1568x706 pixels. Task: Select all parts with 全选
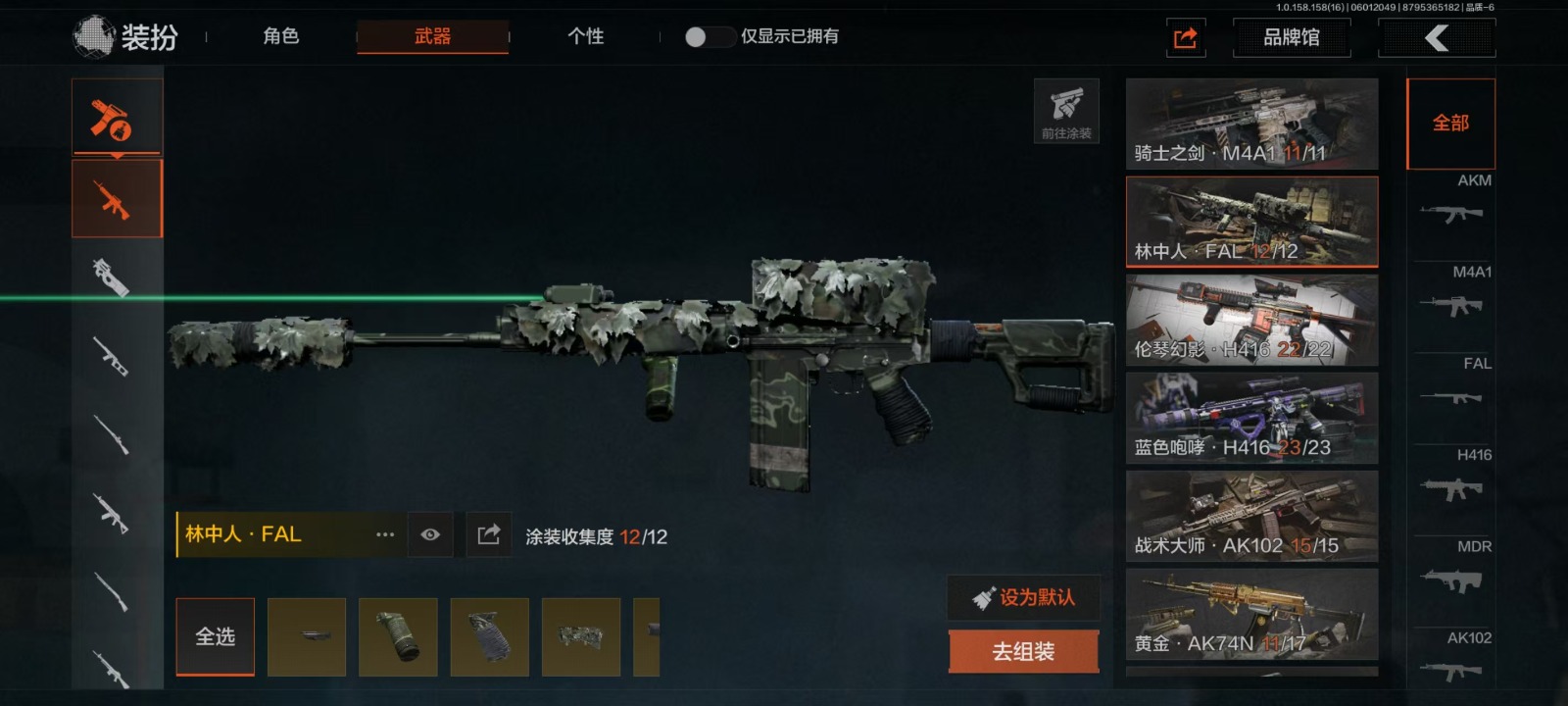[215, 636]
